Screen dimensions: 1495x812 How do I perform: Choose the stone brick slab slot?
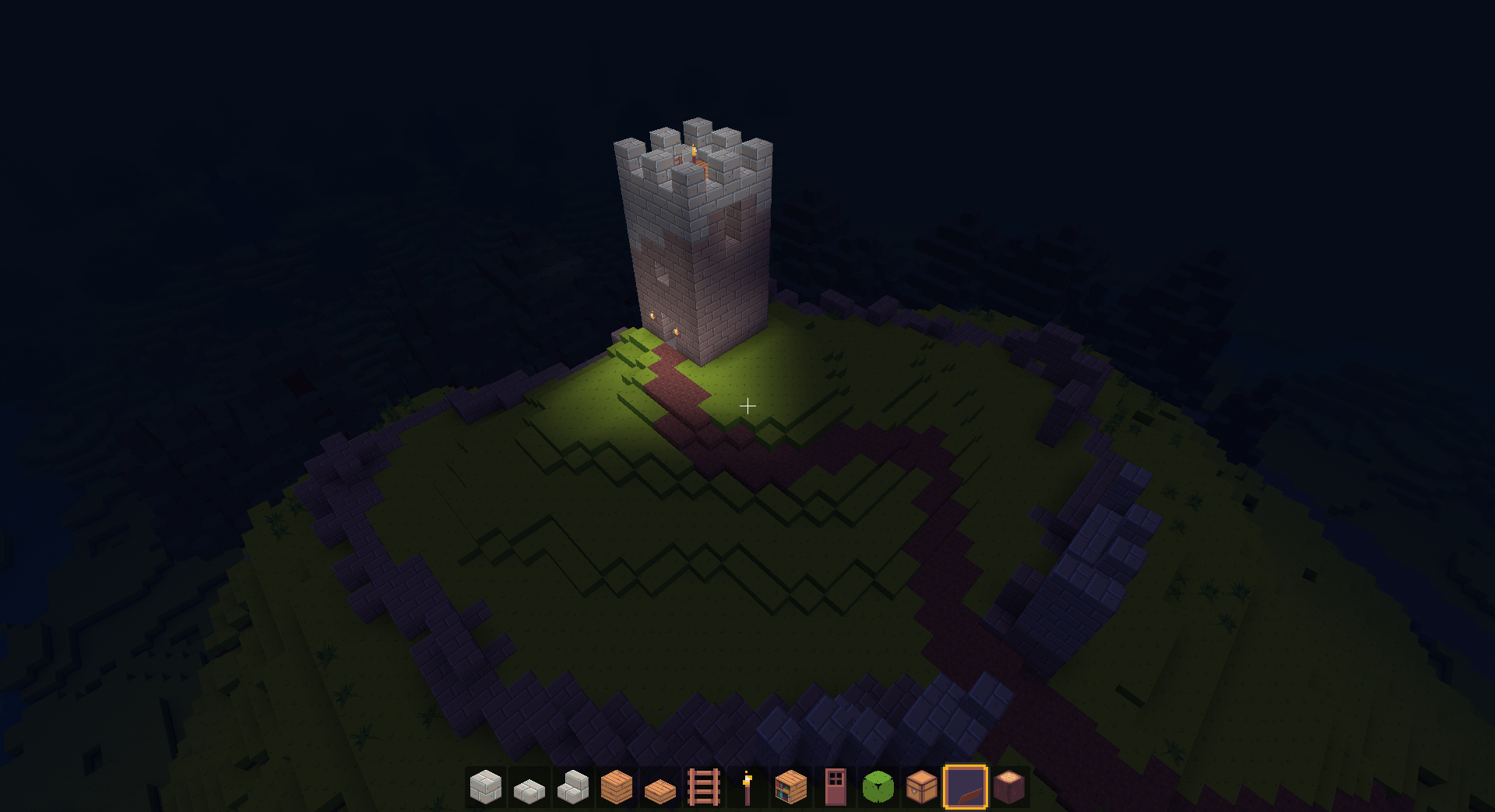[529, 787]
